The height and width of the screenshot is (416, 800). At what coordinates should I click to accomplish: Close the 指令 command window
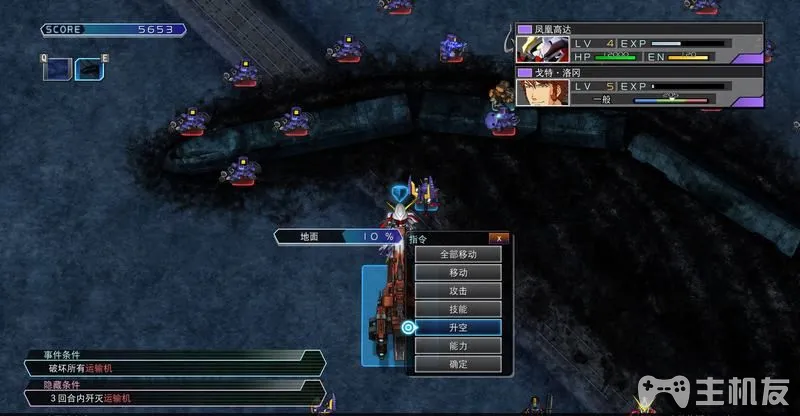pyautogui.click(x=499, y=238)
